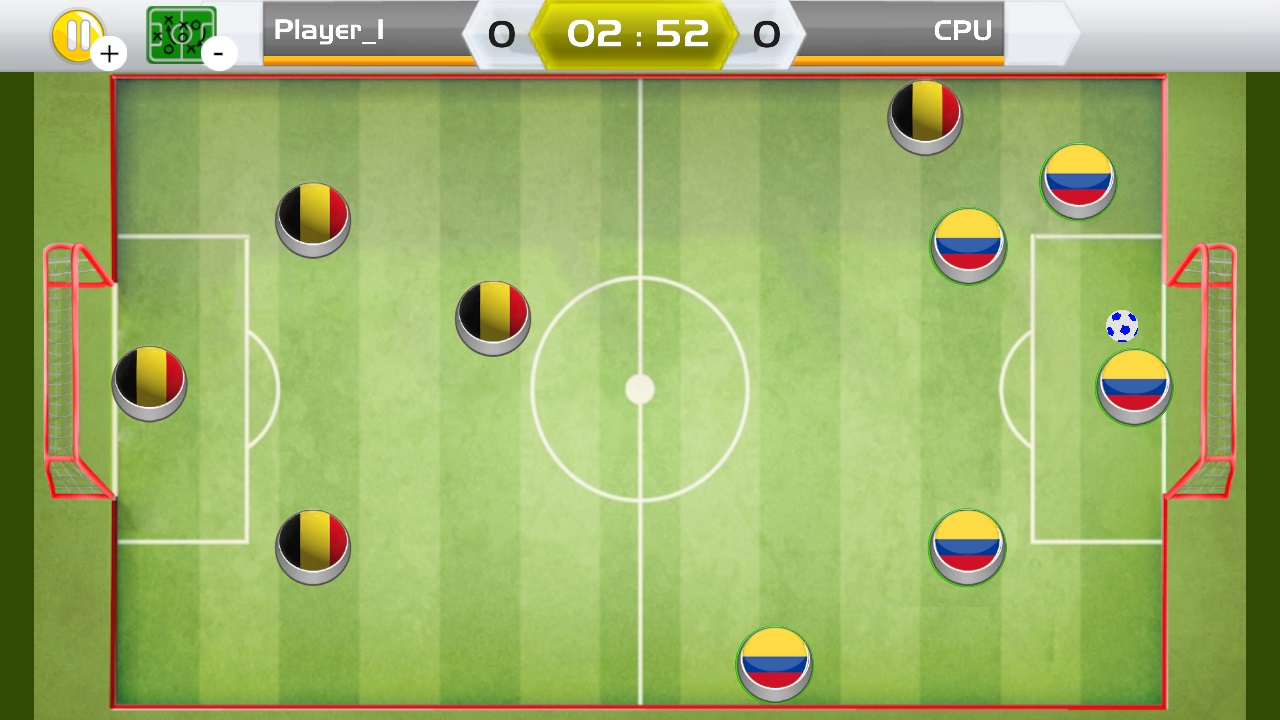Click the plus zoom control
1280x720 pixels.
point(110,53)
